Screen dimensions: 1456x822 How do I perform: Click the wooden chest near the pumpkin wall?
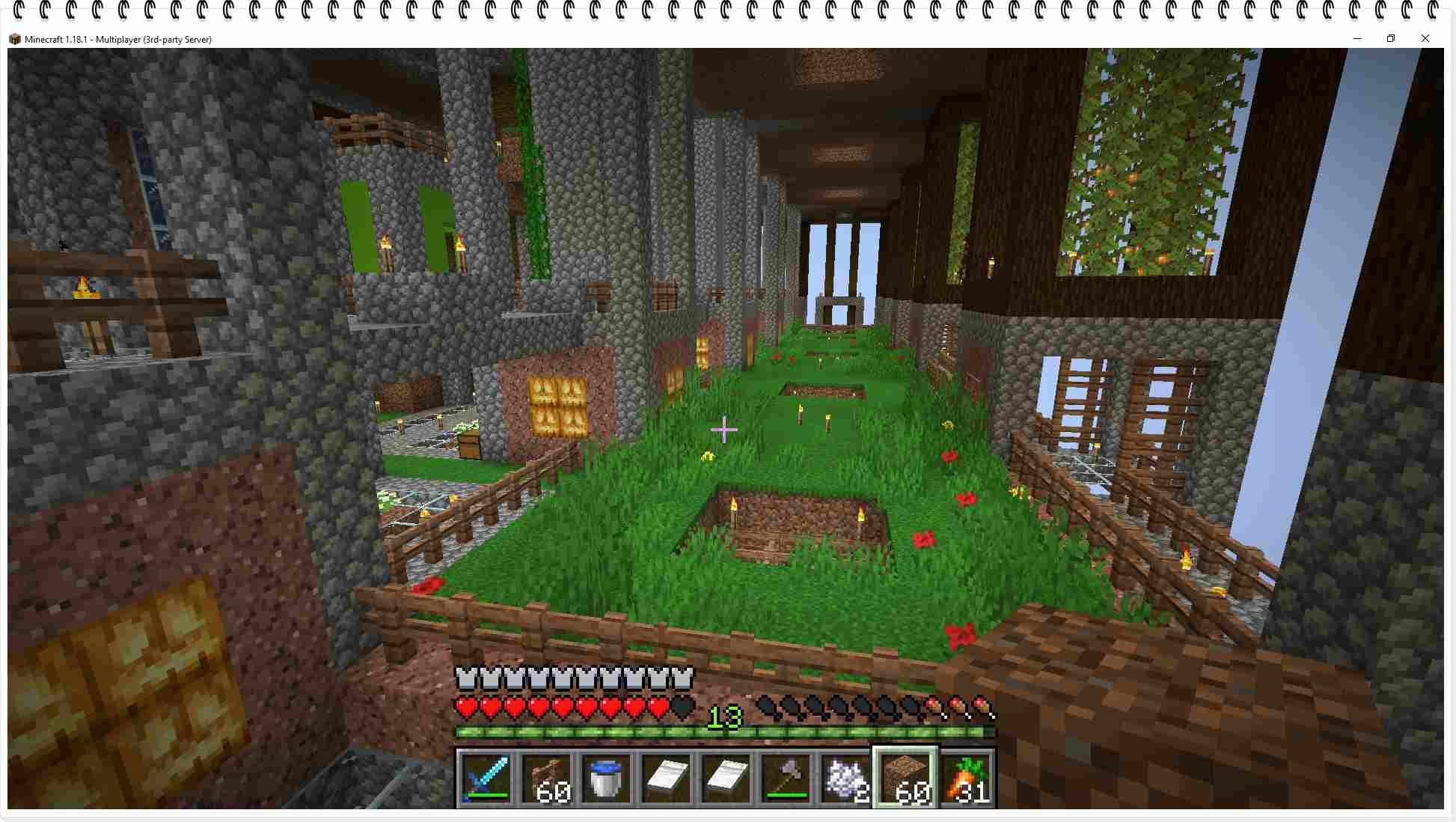pyautogui.click(x=468, y=442)
